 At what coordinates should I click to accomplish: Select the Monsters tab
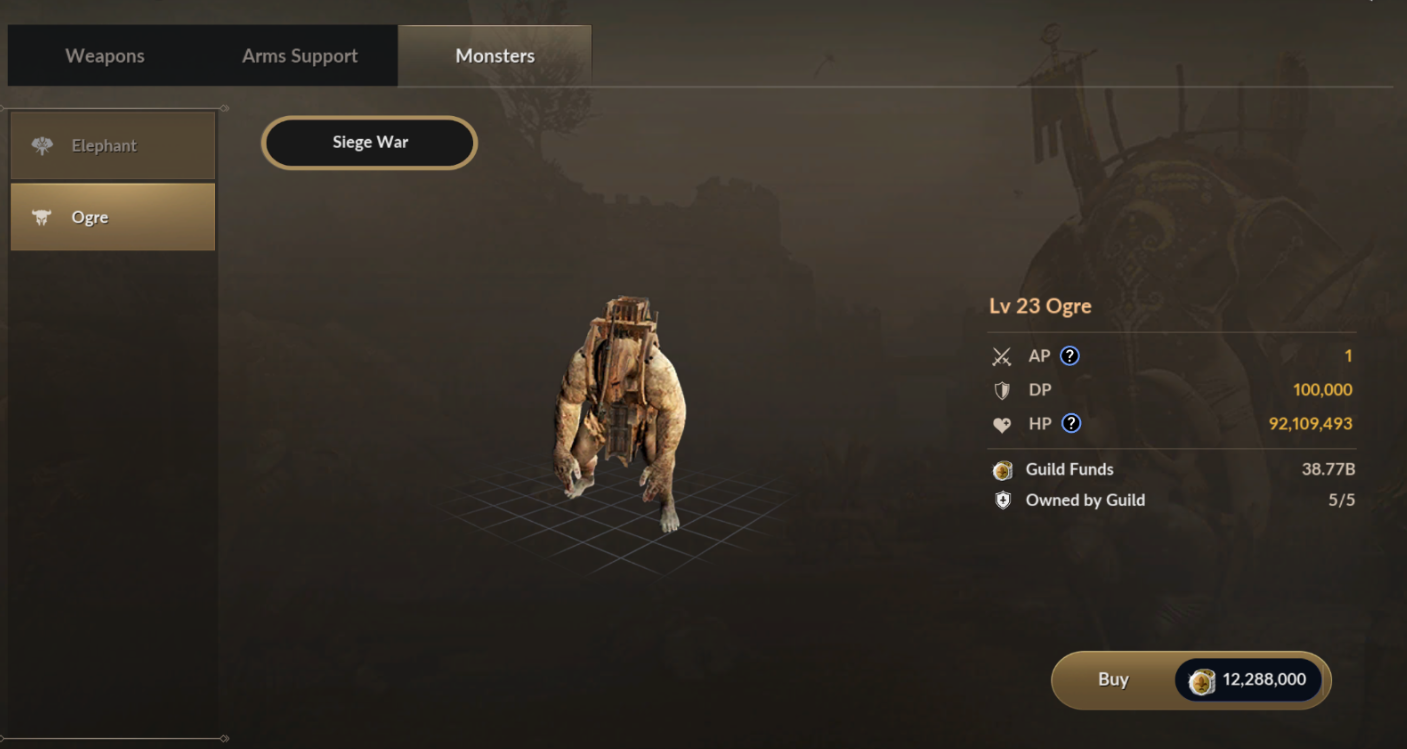point(495,56)
